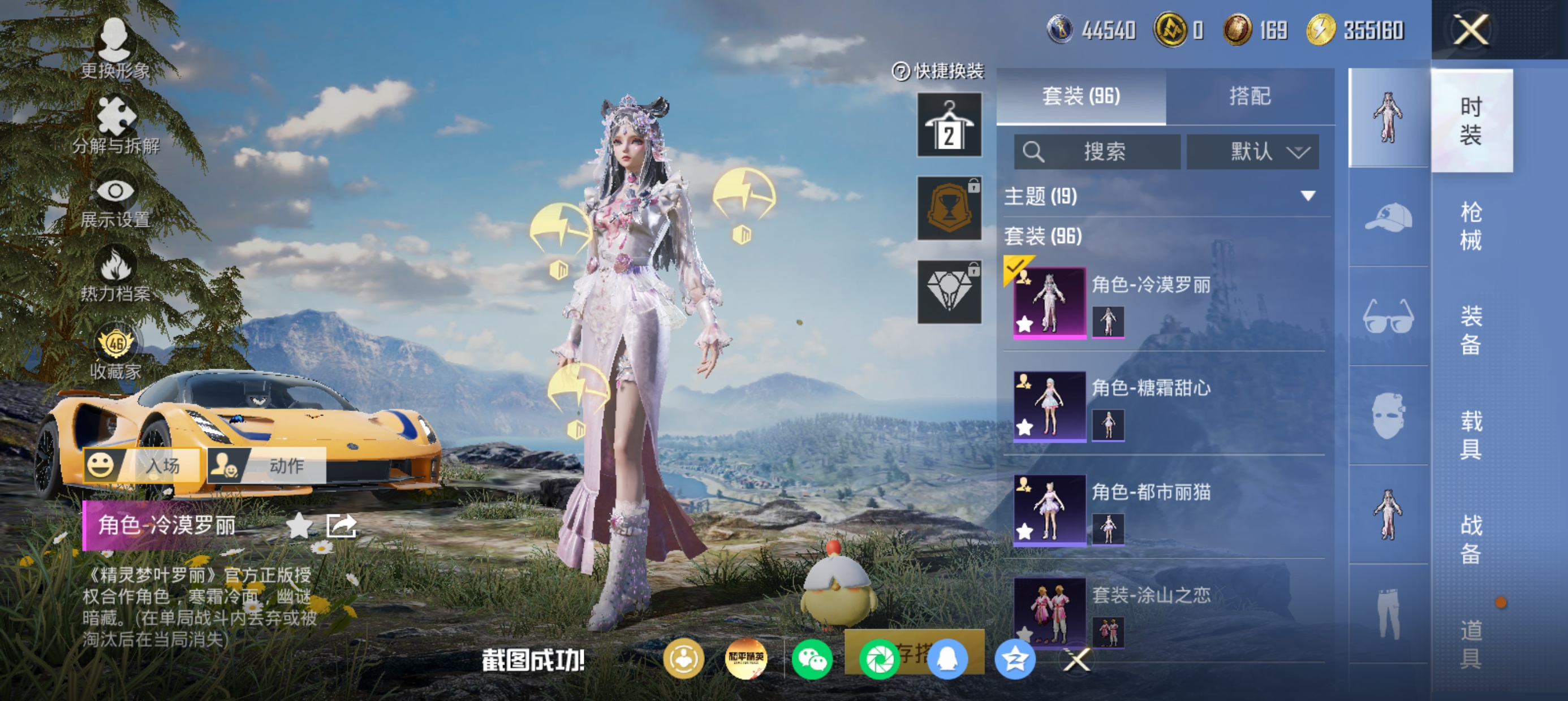Open the glasses category icon
The image size is (1568, 701).
[1389, 317]
